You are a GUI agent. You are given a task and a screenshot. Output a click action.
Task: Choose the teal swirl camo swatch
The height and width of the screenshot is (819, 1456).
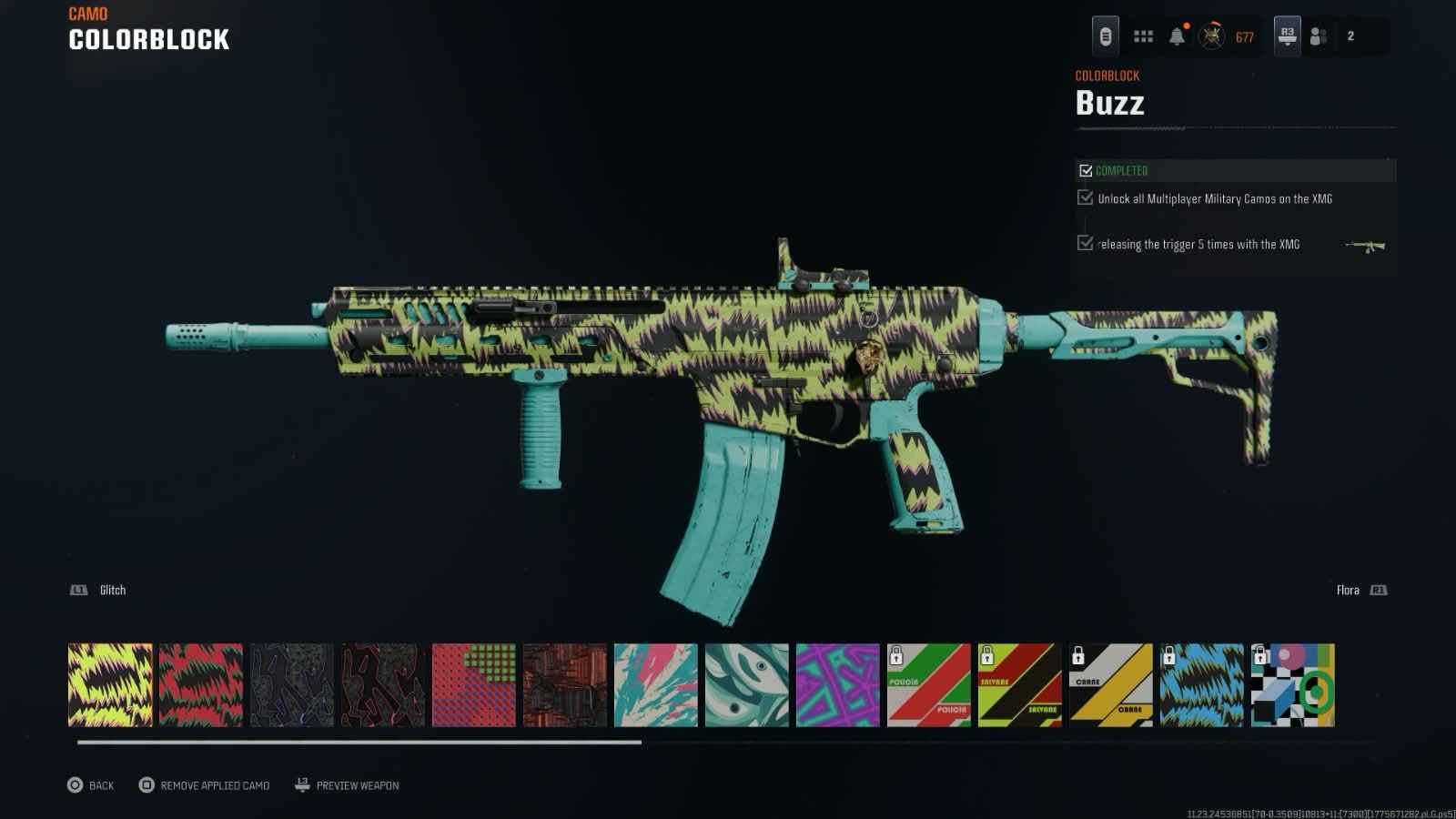pos(747,685)
